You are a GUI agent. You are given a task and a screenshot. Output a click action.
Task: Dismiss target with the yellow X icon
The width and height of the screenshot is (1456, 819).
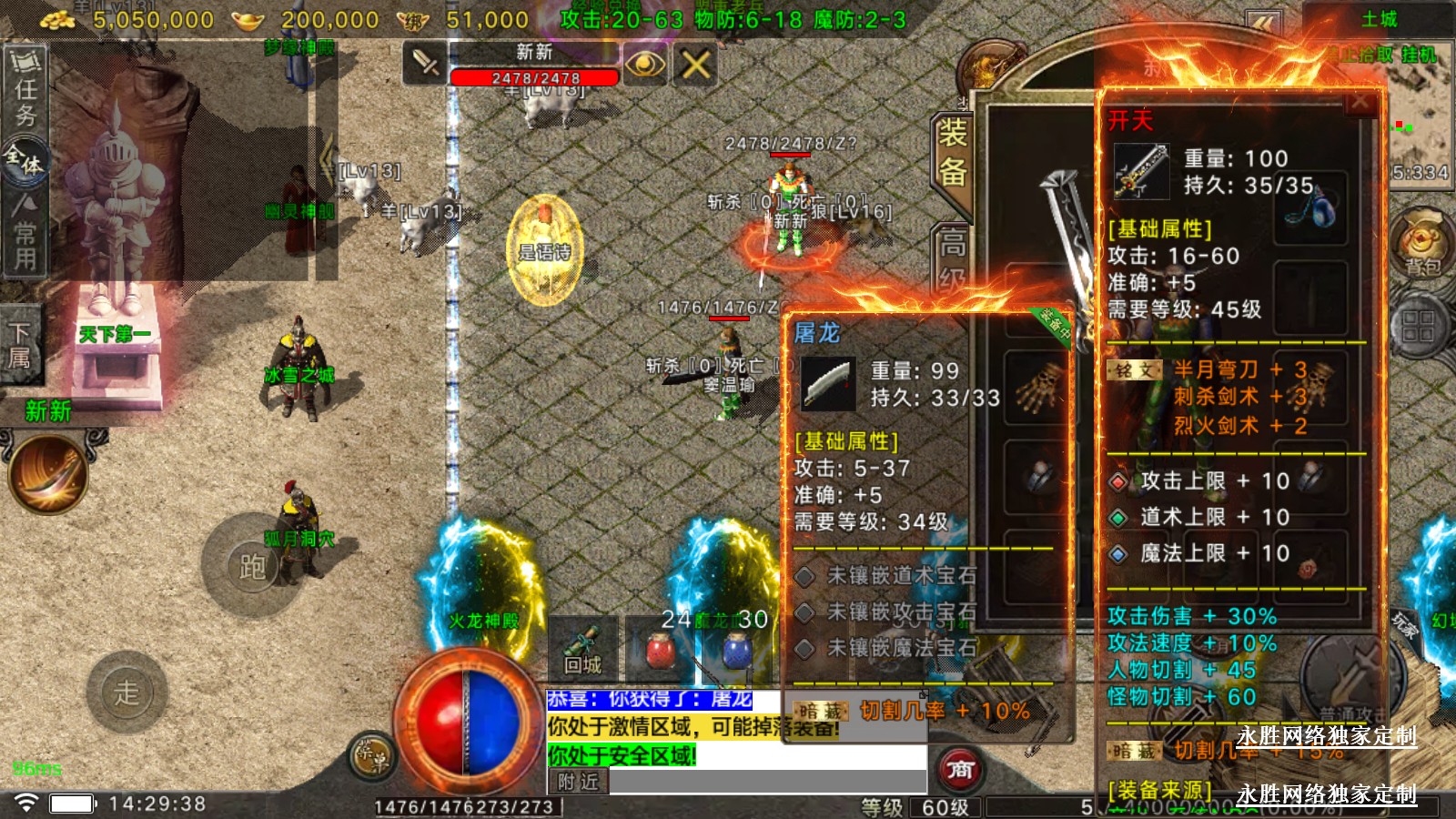pos(696,64)
